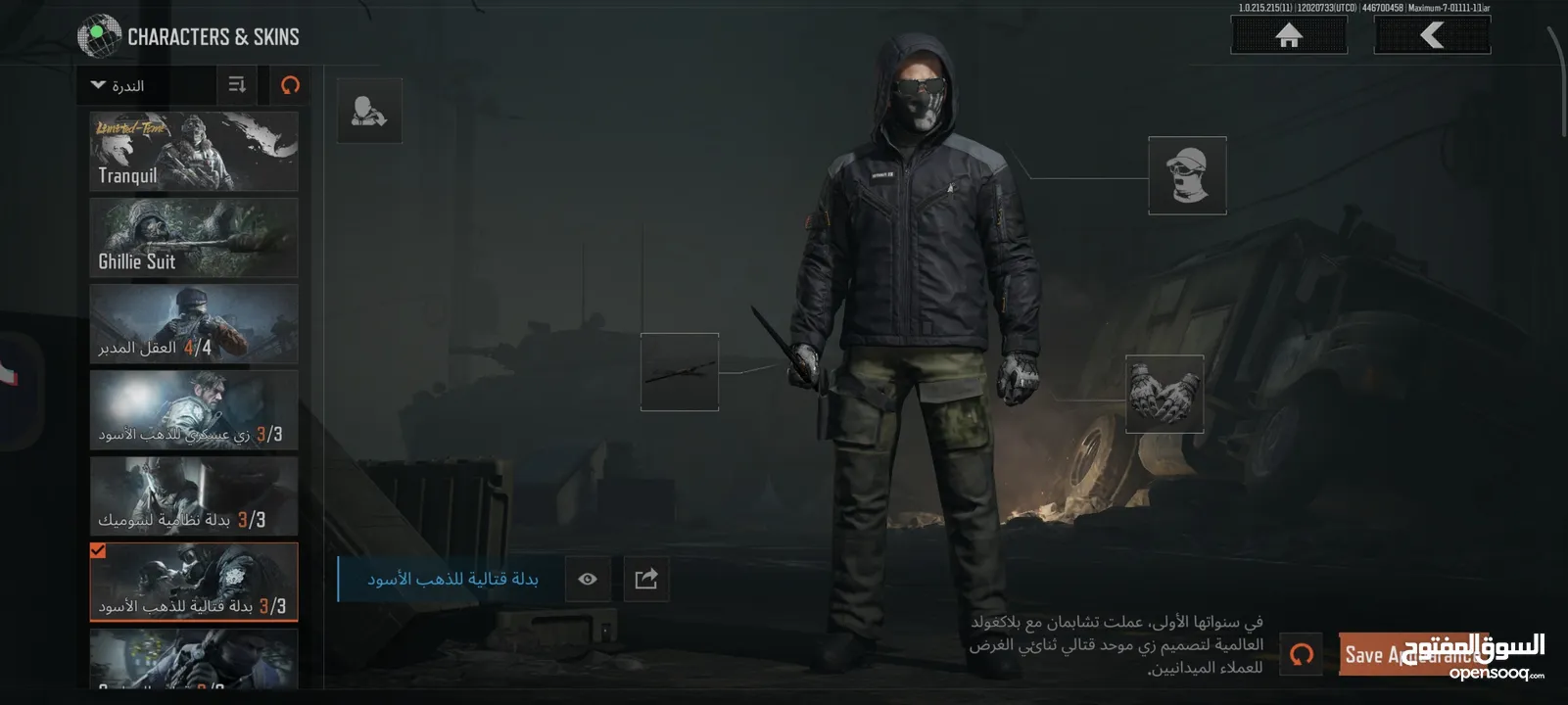The width and height of the screenshot is (1568, 705).
Task: Click the headgear/balaclava slot icon beside character
Action: point(1186,175)
